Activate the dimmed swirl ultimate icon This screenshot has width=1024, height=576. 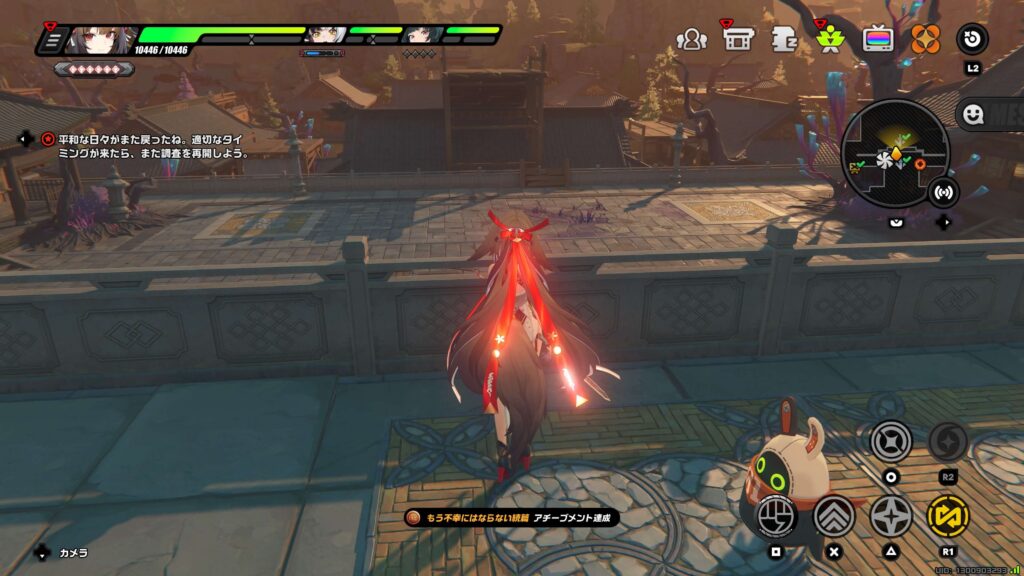tap(947, 441)
